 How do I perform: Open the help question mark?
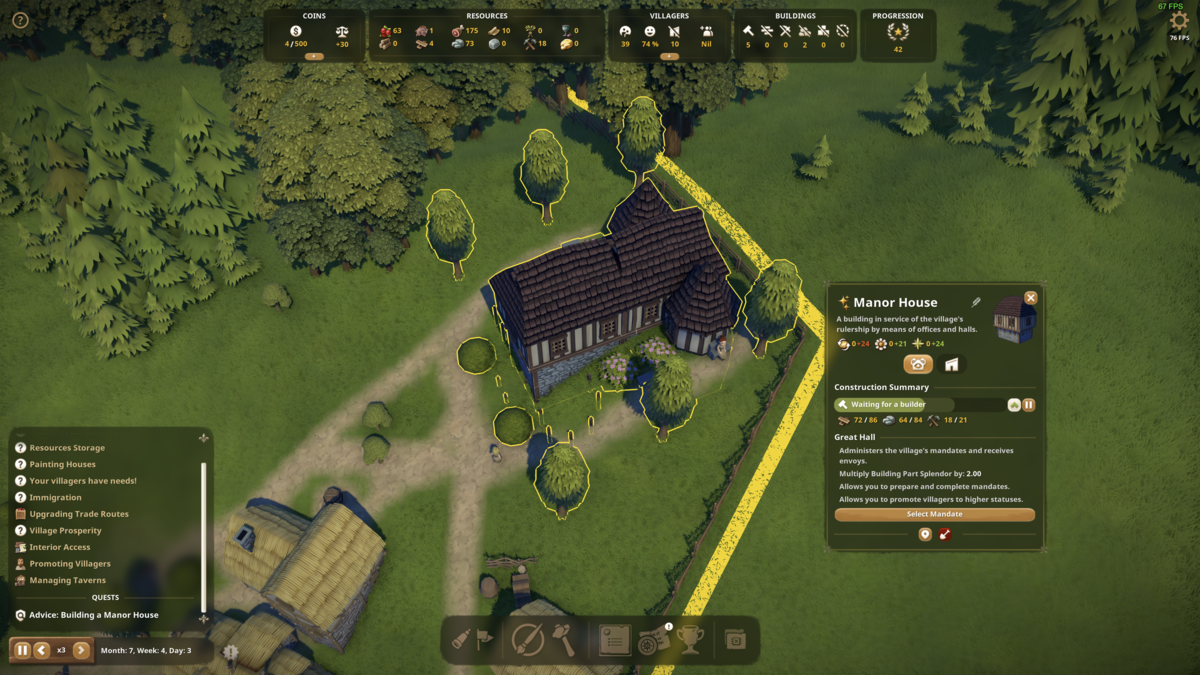pos(20,20)
